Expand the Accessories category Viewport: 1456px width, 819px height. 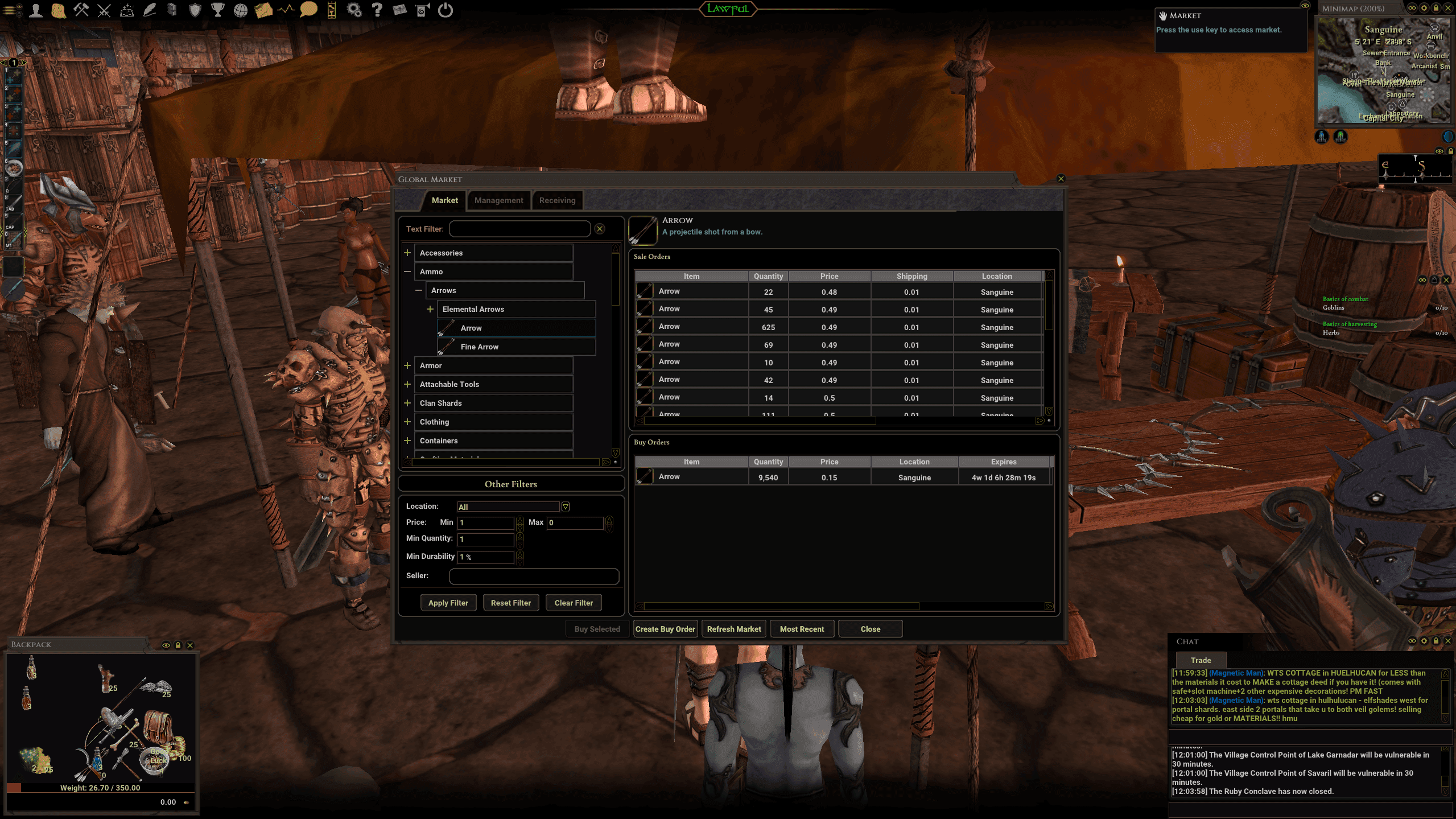coord(407,253)
